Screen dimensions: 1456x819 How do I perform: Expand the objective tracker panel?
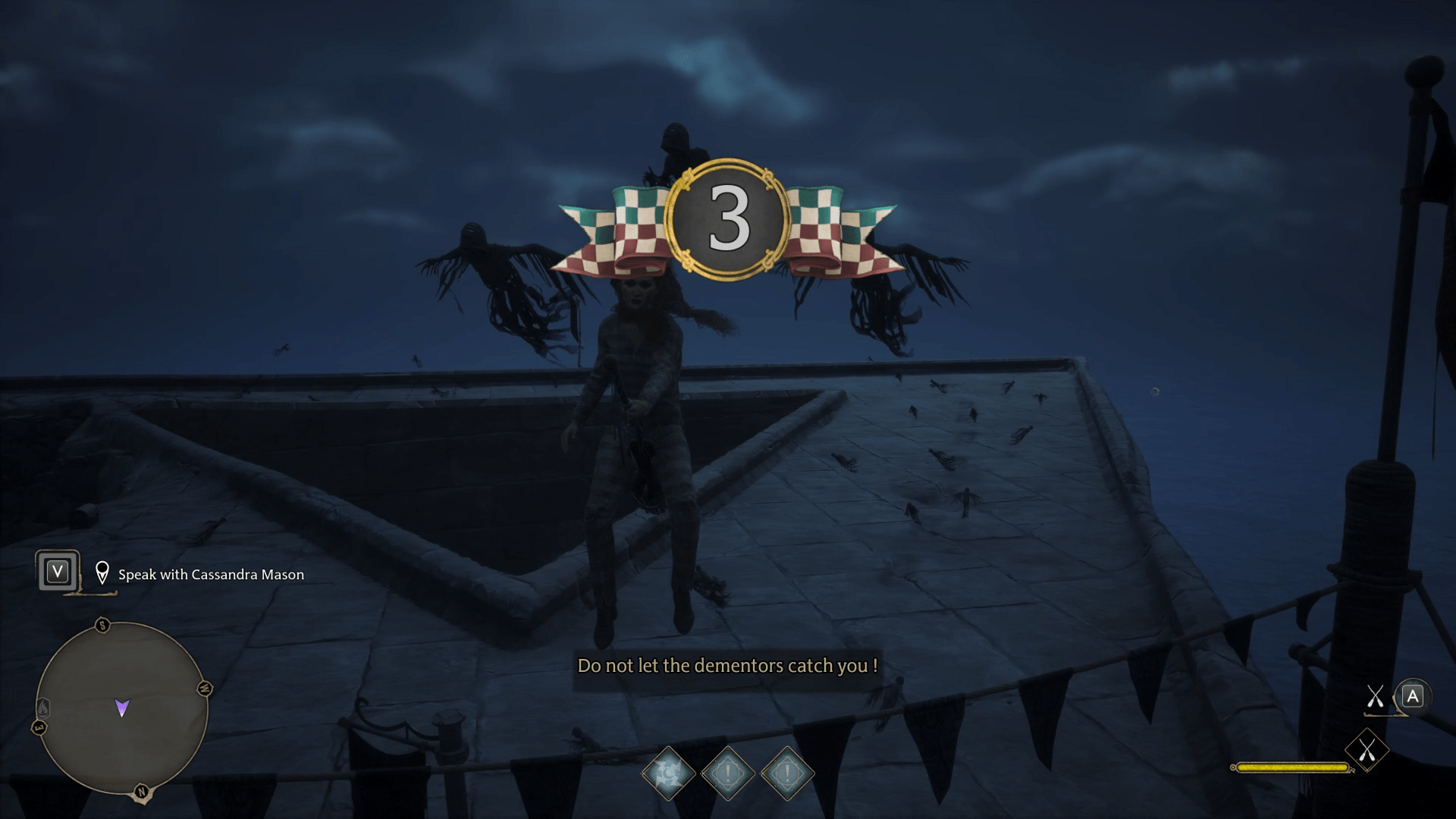[182, 574]
